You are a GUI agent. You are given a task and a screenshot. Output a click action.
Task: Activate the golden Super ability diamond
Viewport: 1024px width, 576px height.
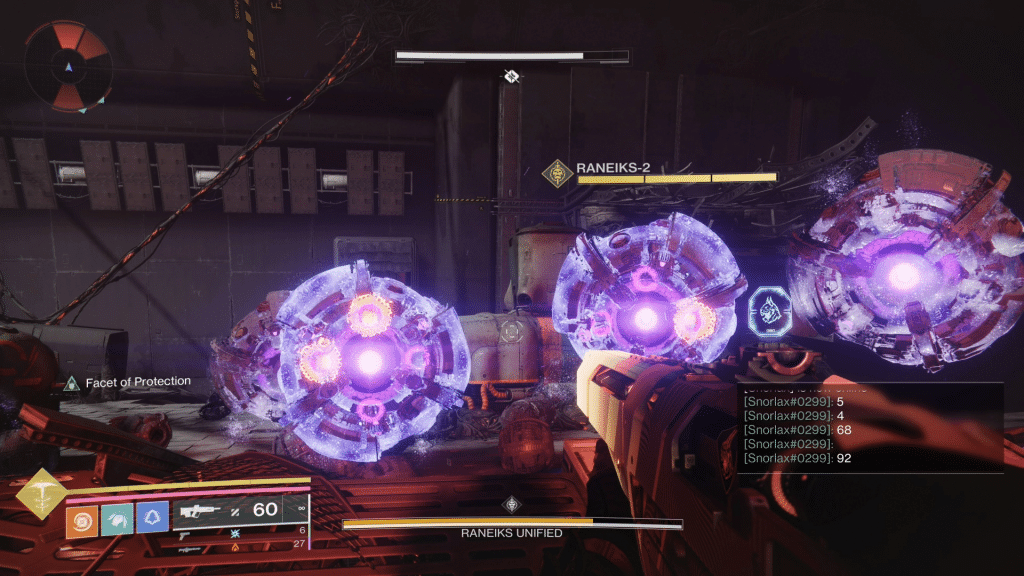click(42, 494)
